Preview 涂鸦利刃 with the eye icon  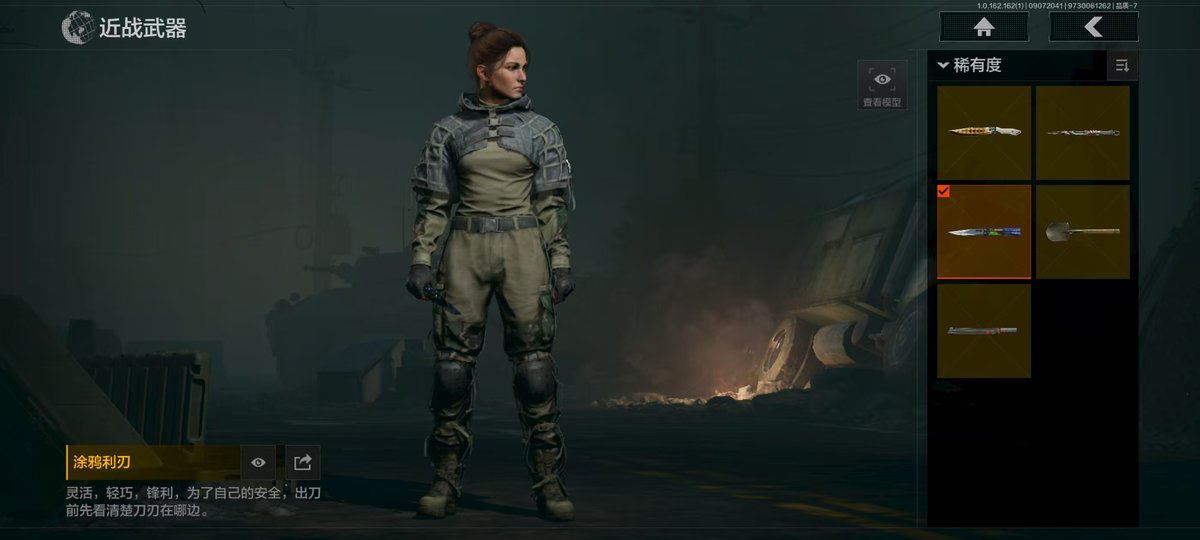[258, 462]
